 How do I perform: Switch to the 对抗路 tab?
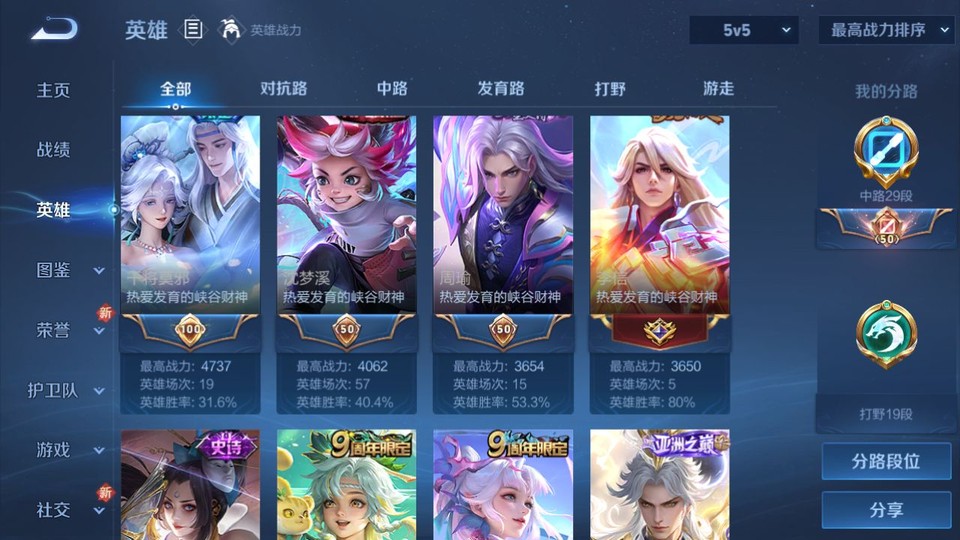pyautogui.click(x=283, y=88)
